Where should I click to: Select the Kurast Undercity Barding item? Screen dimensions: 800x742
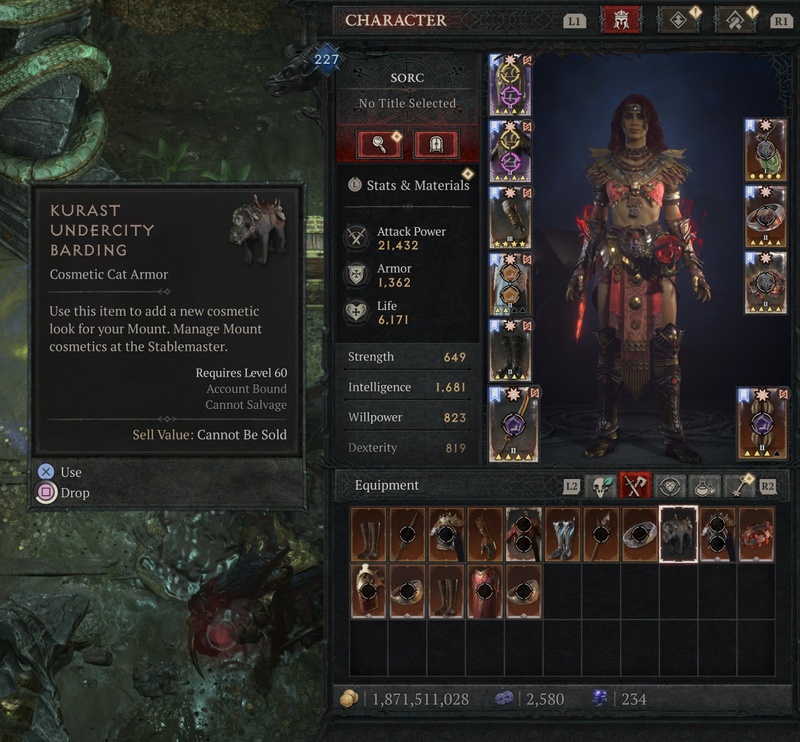point(678,534)
